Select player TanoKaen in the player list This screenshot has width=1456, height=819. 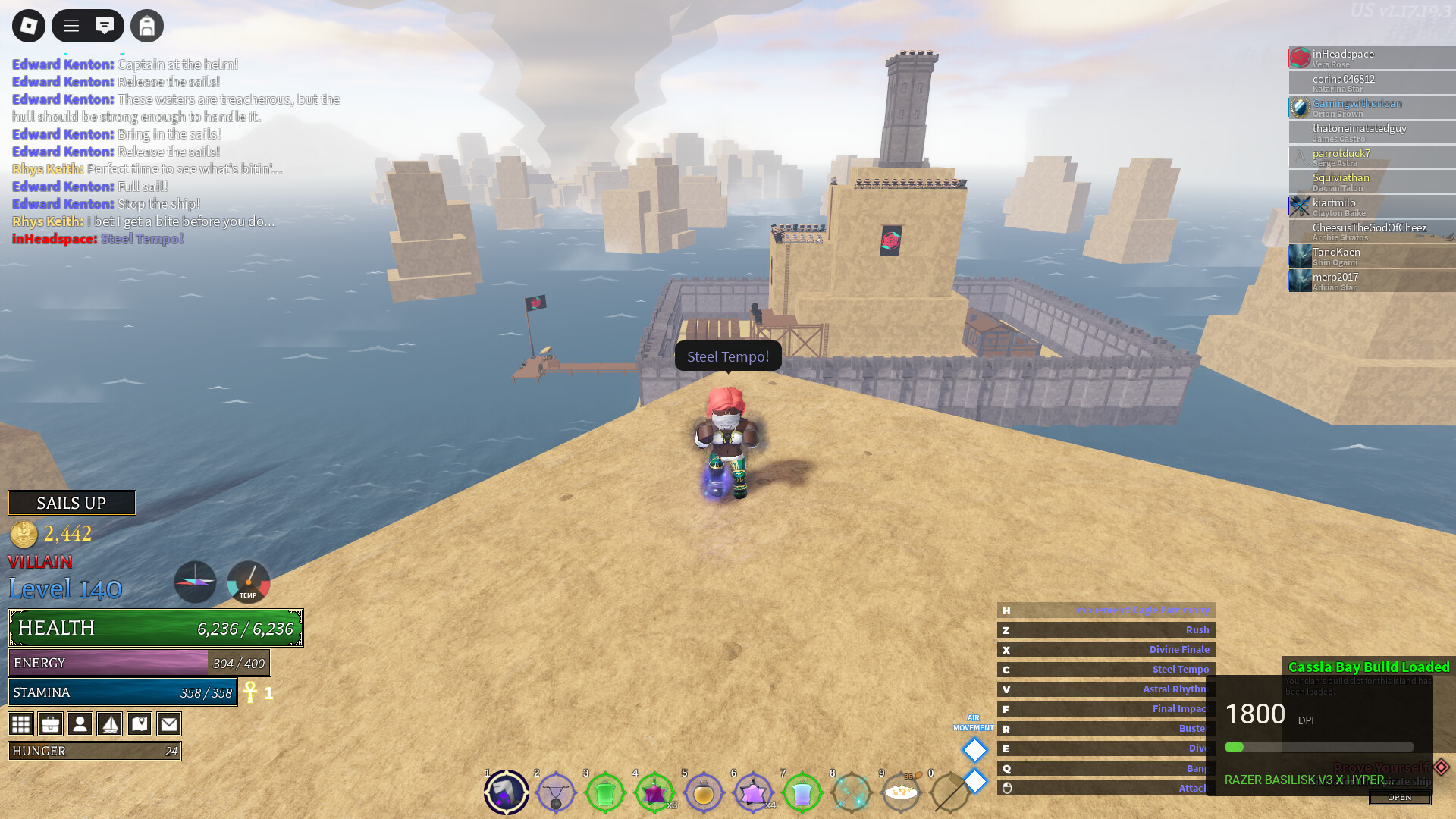tap(1371, 256)
